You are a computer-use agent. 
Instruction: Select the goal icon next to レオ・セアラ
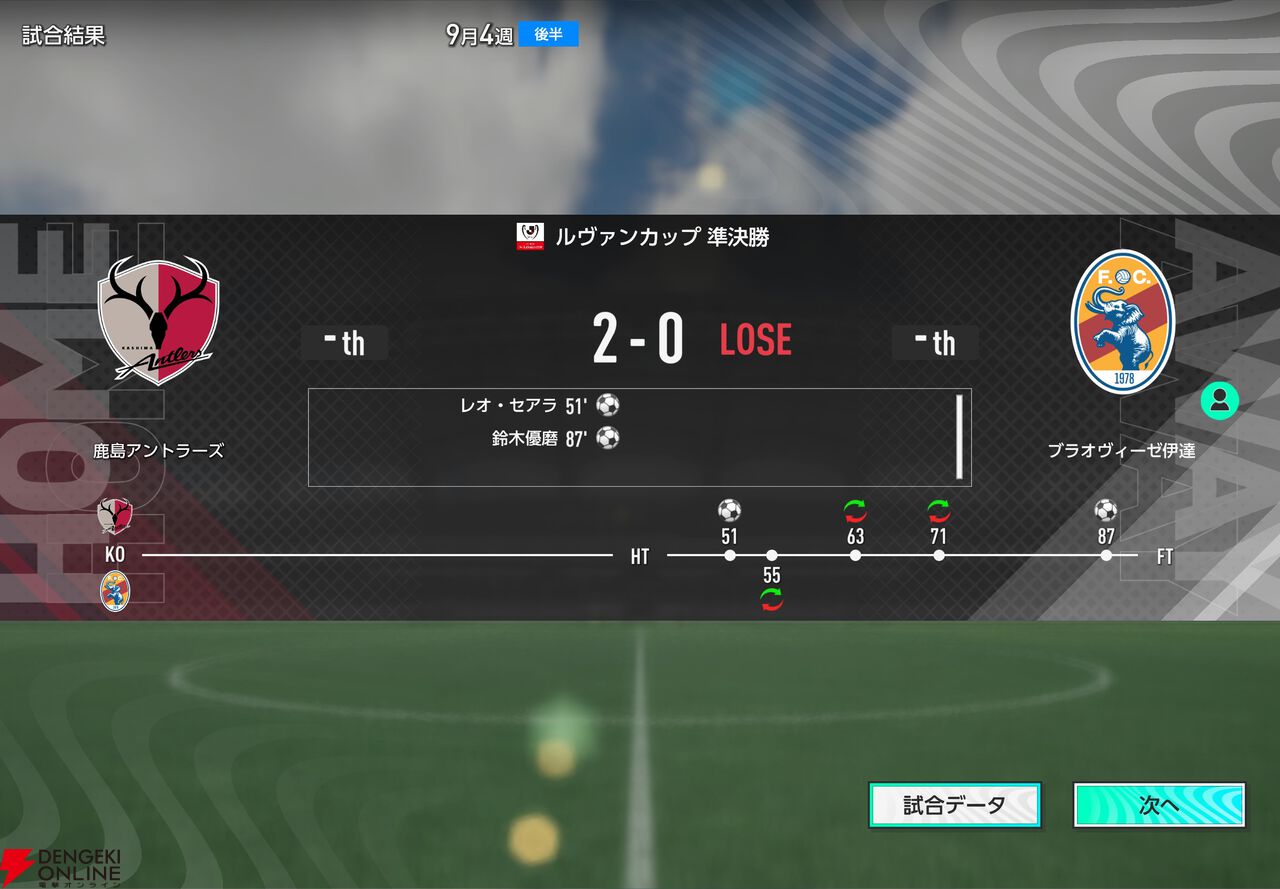tap(608, 405)
